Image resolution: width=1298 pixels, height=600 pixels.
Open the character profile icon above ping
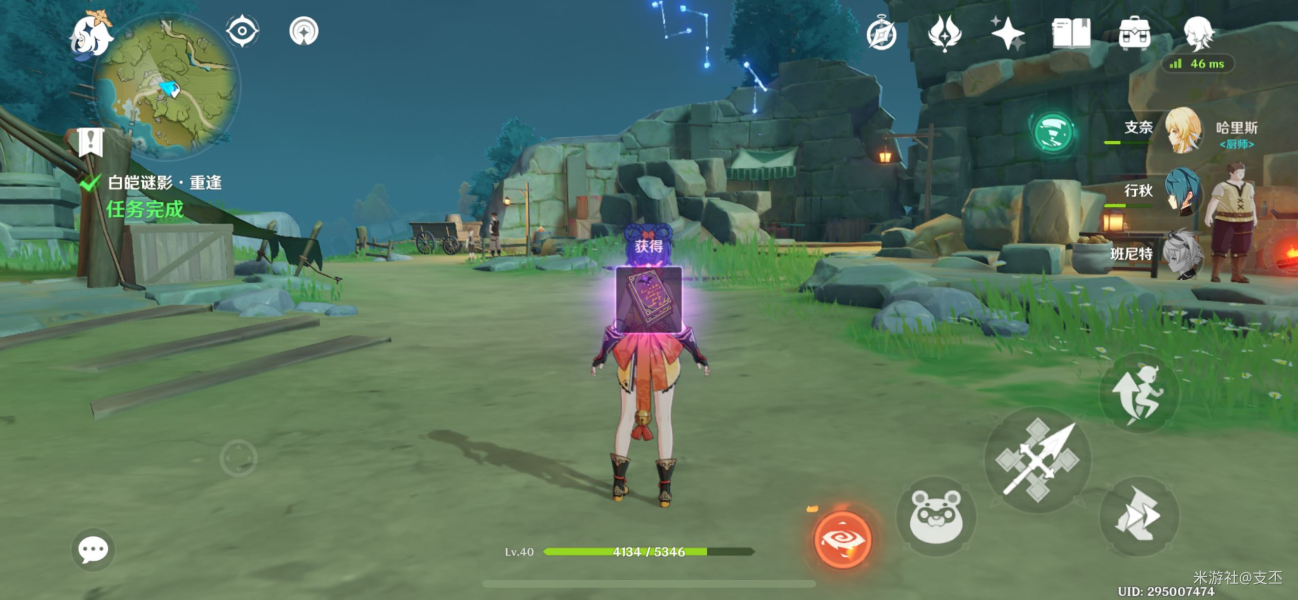click(x=1198, y=32)
